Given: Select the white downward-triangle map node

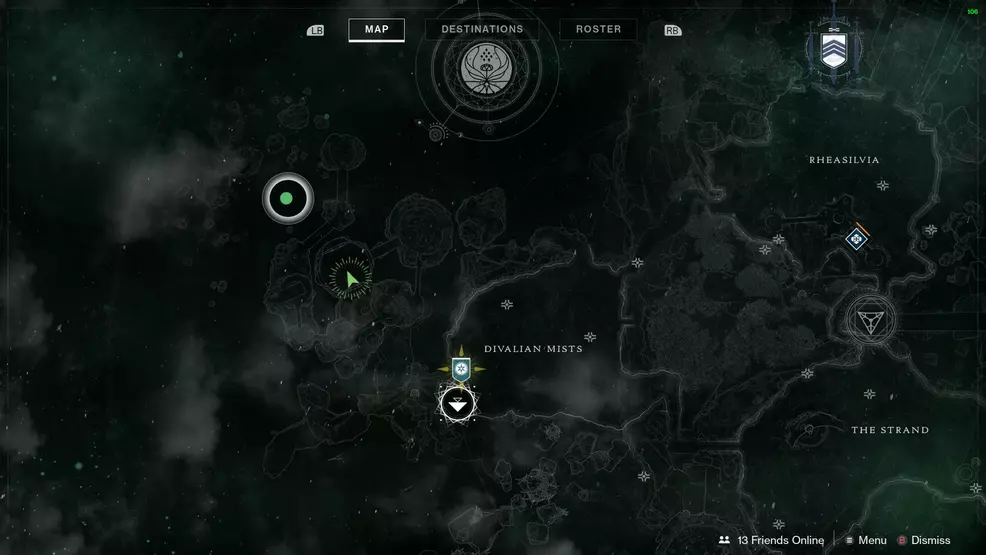Looking at the screenshot, I should tap(458, 404).
